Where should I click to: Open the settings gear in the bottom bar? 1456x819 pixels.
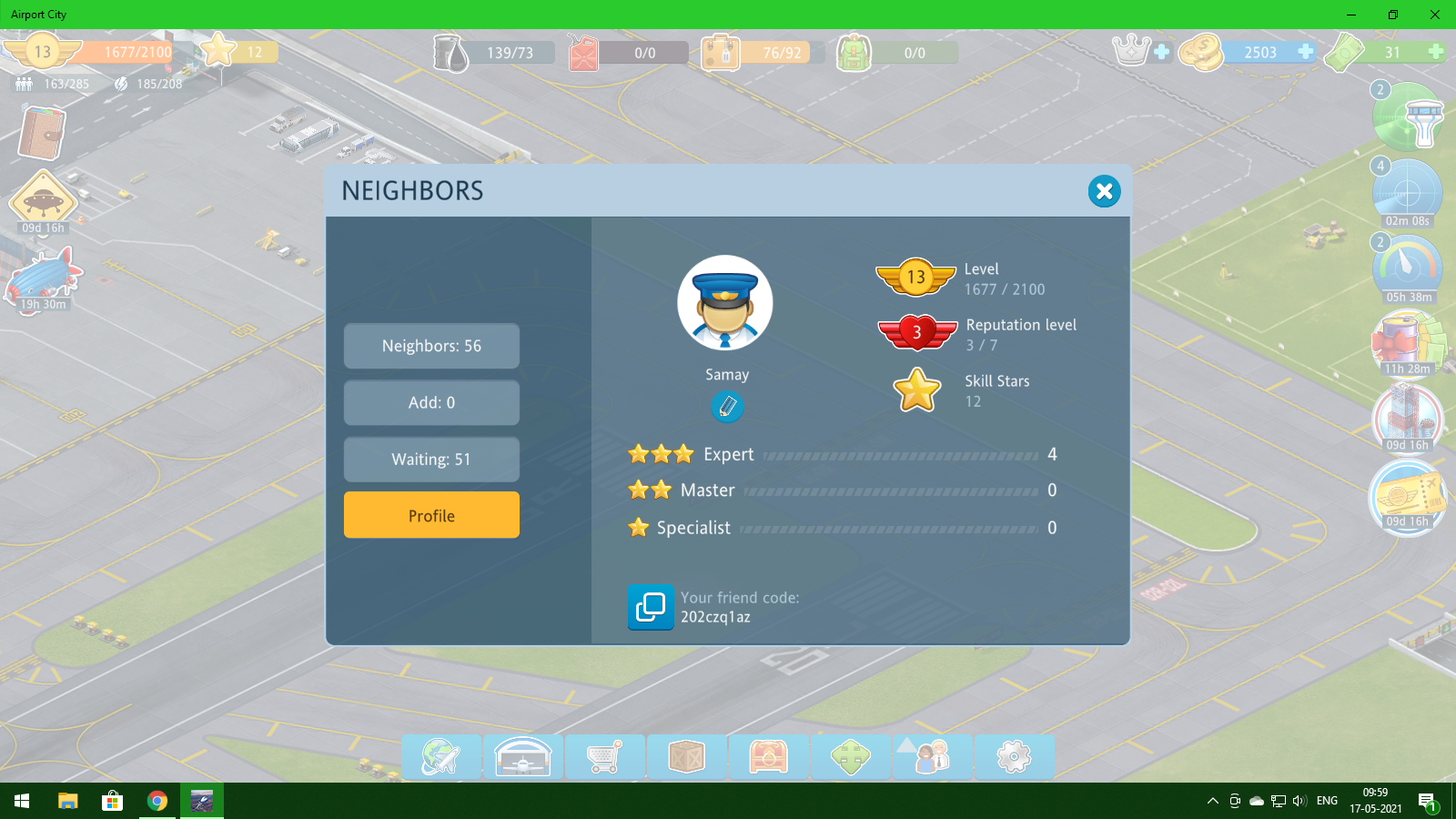point(1014,756)
